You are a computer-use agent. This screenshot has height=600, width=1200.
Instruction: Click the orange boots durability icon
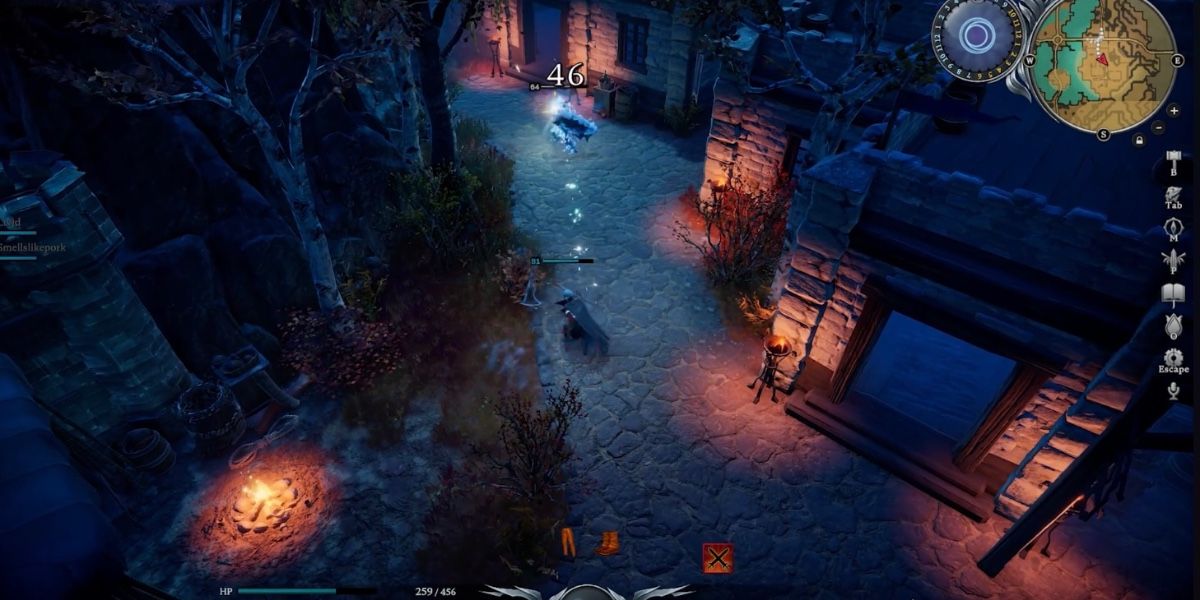pos(607,543)
